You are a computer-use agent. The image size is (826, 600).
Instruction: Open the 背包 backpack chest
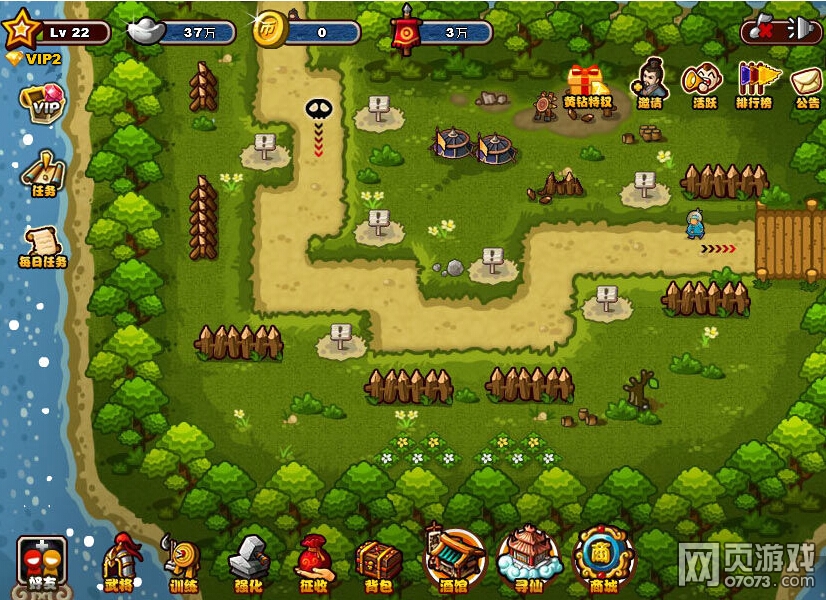click(378, 561)
